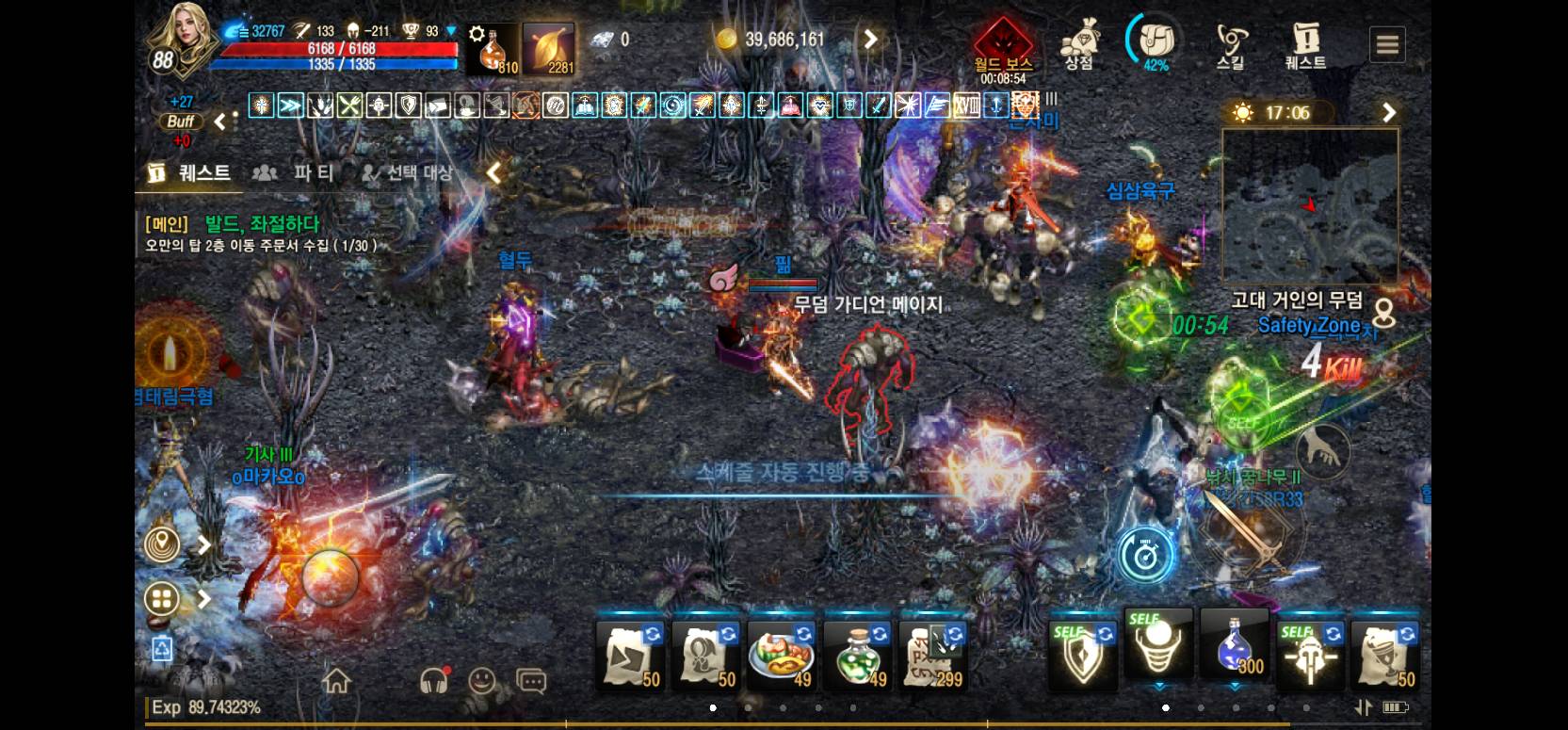Collapse the quest panel with its chevron

click(493, 173)
